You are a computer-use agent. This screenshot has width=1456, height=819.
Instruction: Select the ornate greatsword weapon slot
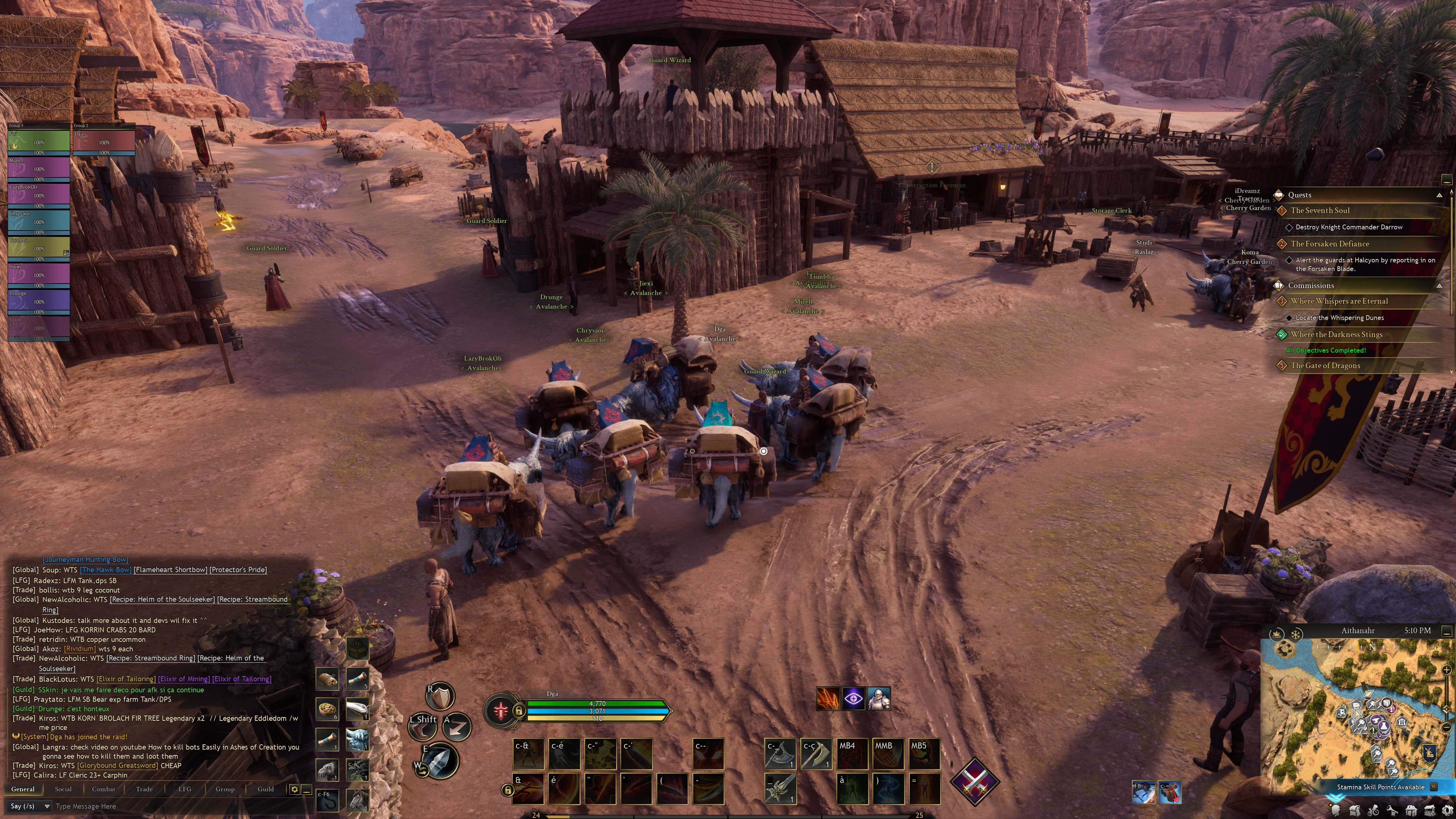tap(780, 788)
